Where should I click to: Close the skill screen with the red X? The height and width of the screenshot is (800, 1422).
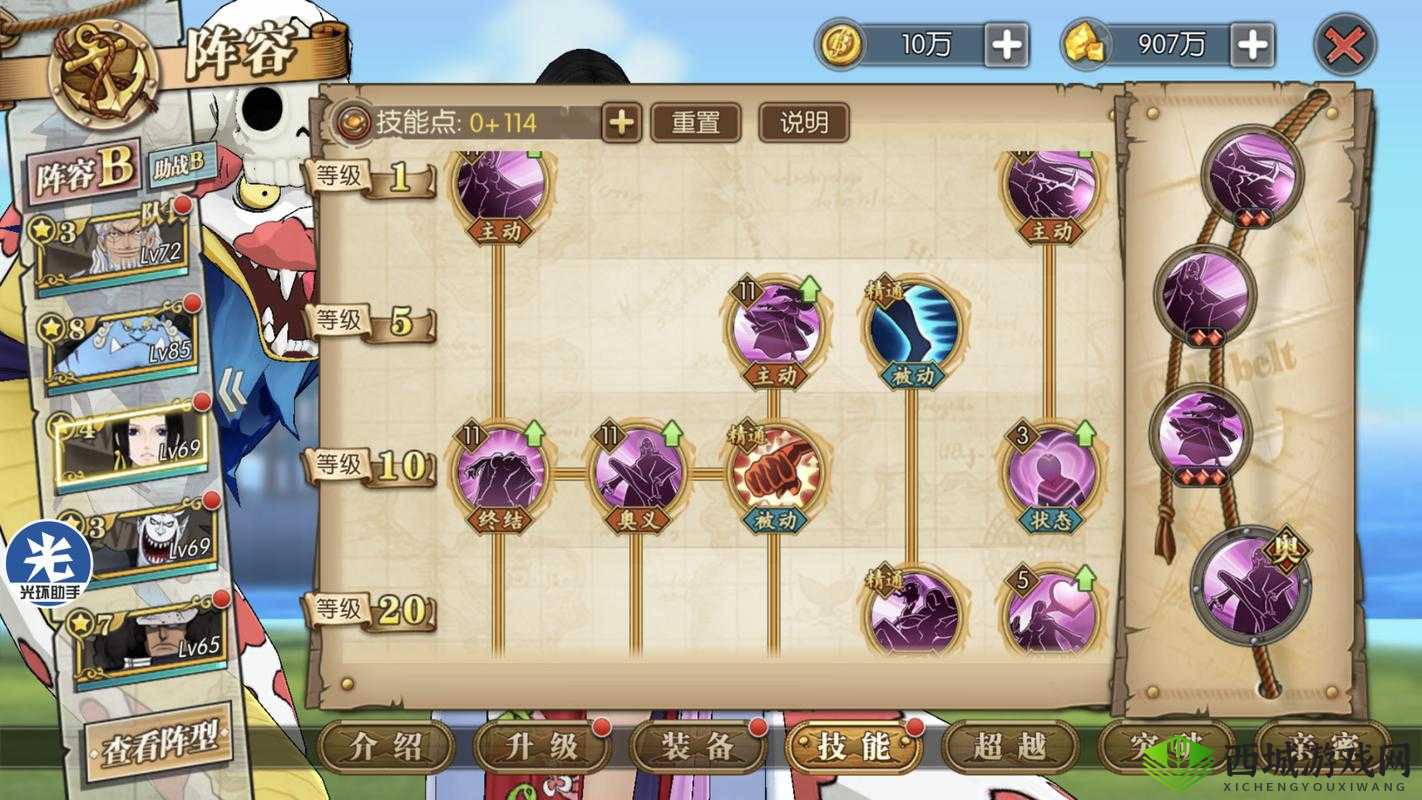click(x=1344, y=45)
